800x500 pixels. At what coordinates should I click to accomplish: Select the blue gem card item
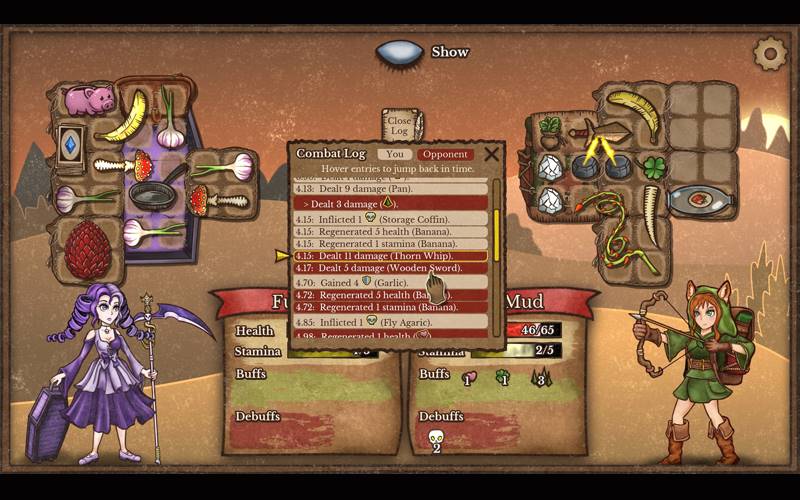coord(72,143)
